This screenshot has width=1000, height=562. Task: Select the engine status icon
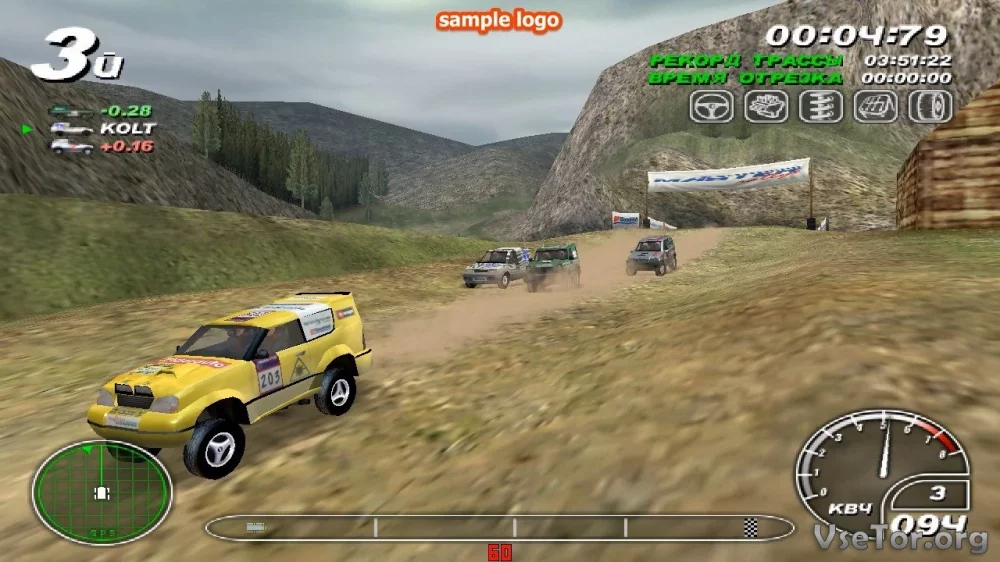coord(766,106)
